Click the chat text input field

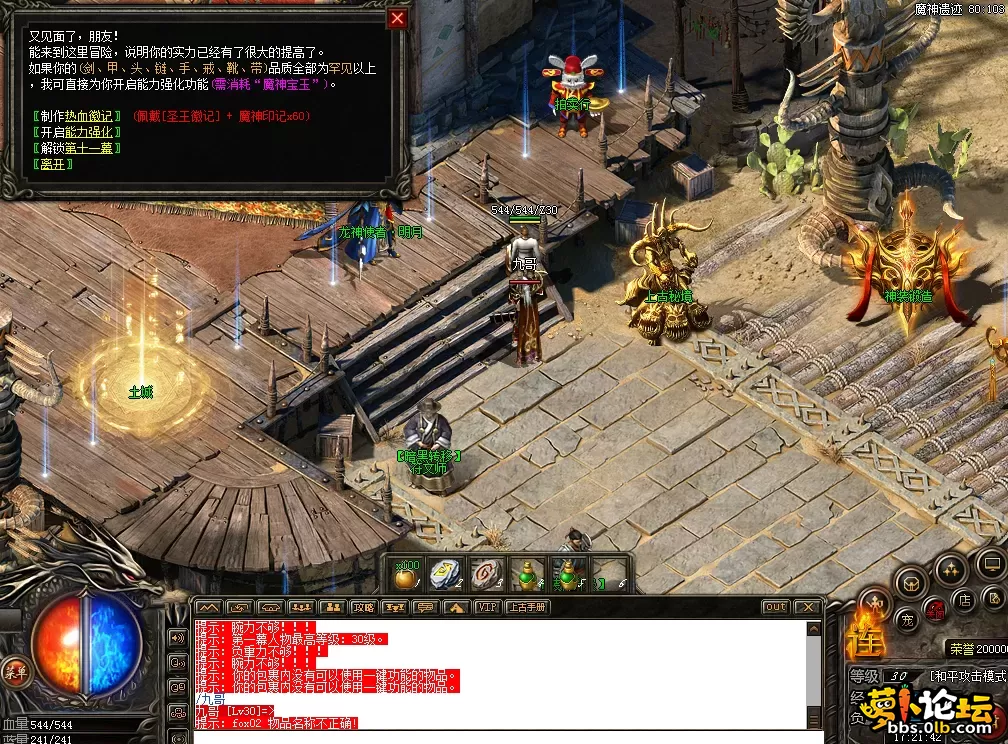point(500,736)
